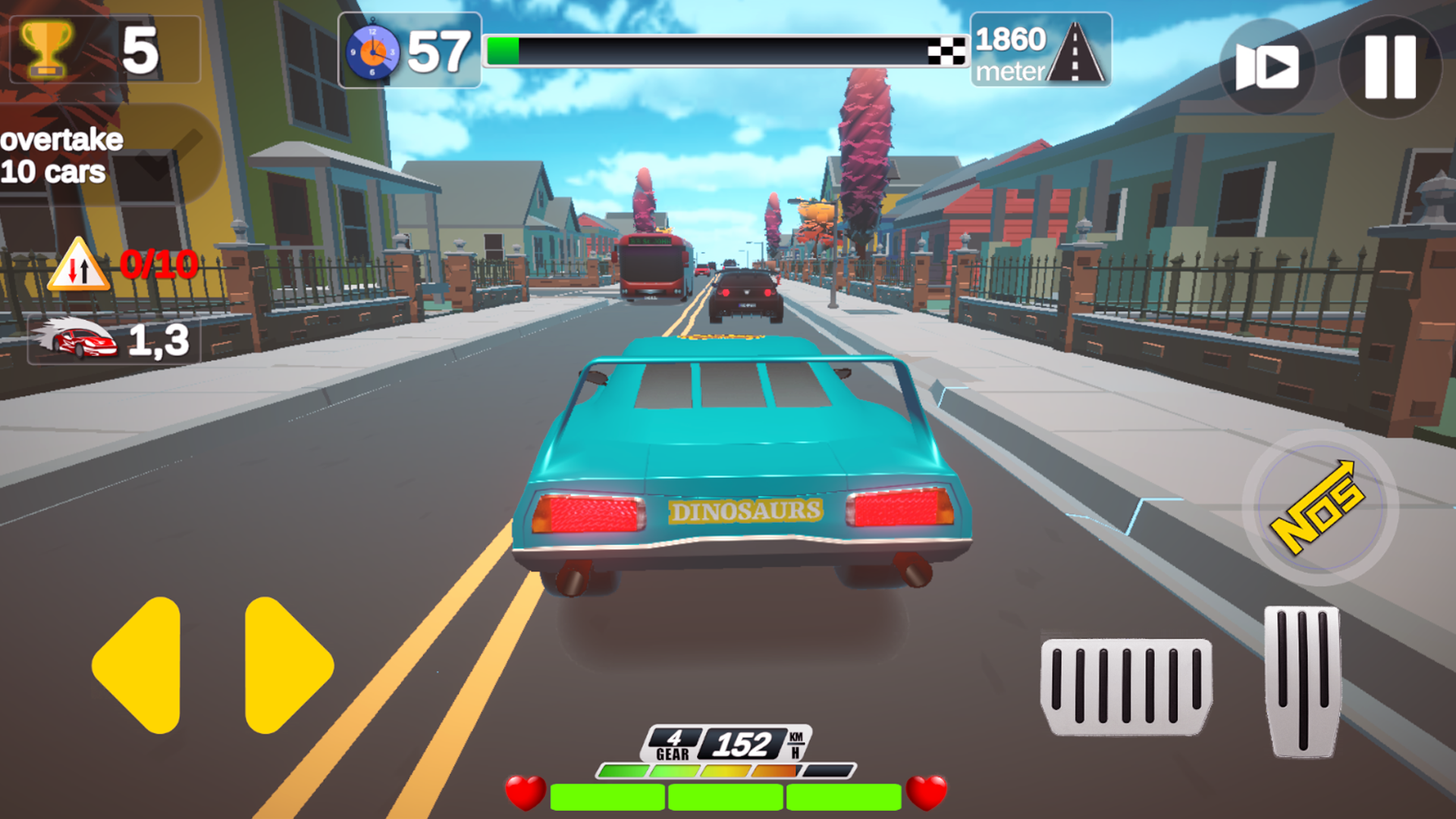The image size is (1456, 819).
Task: Switch camera view with the camera icon
Action: click(x=1265, y=67)
